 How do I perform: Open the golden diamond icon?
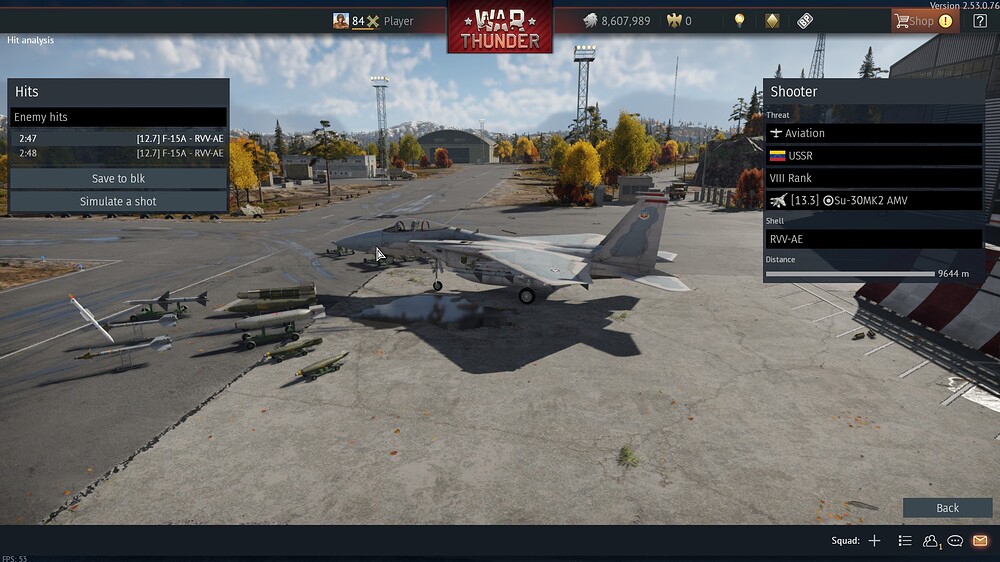coord(772,21)
